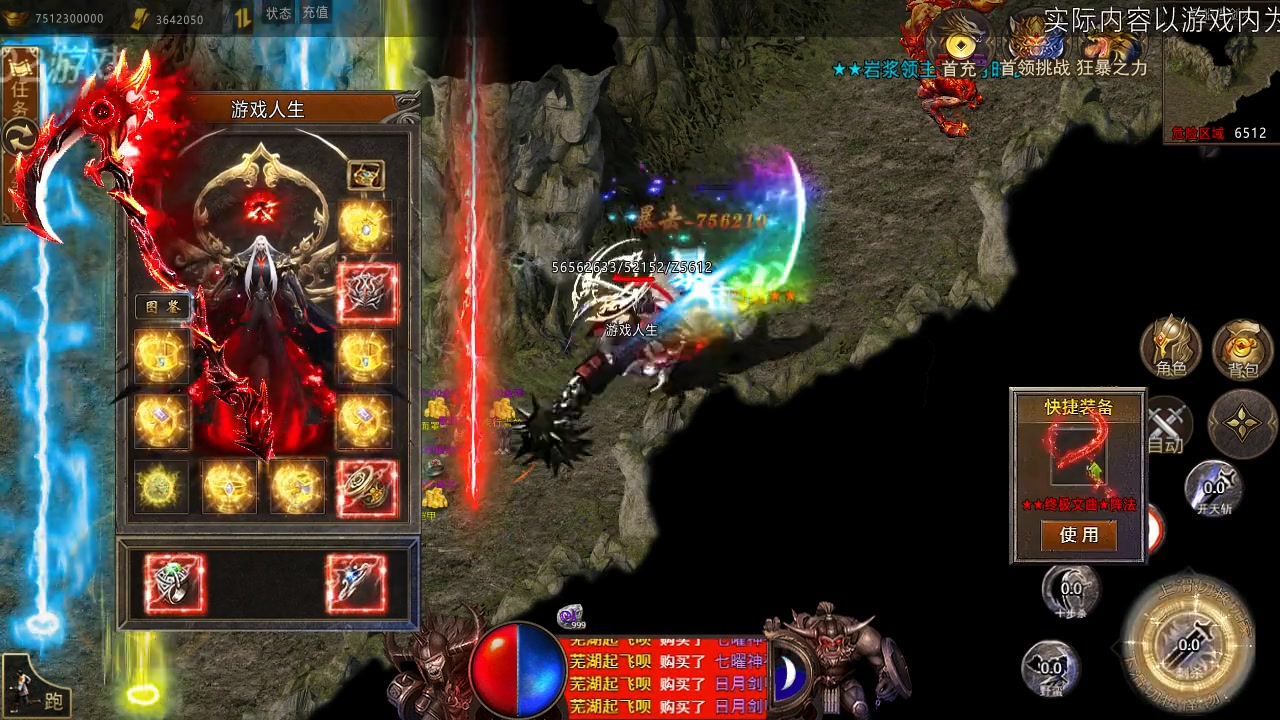Select the 狂暴之力 icon
1280x720 pixels.
[x=1110, y=47]
